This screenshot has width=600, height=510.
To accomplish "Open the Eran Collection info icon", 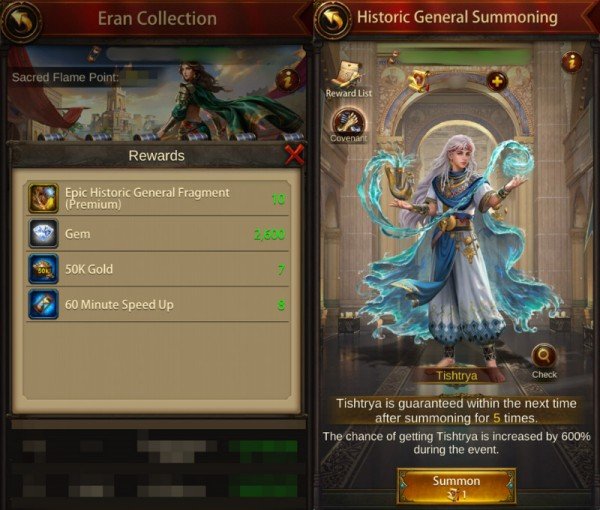I will click(x=287, y=79).
